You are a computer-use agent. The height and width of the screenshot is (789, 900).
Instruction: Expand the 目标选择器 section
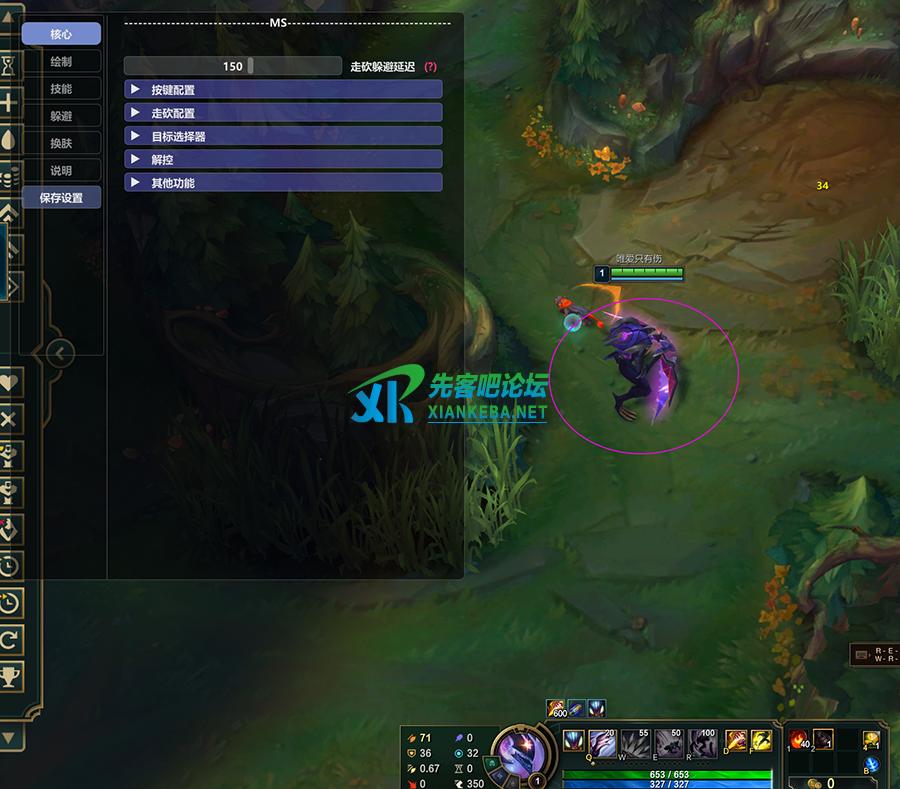pos(283,136)
